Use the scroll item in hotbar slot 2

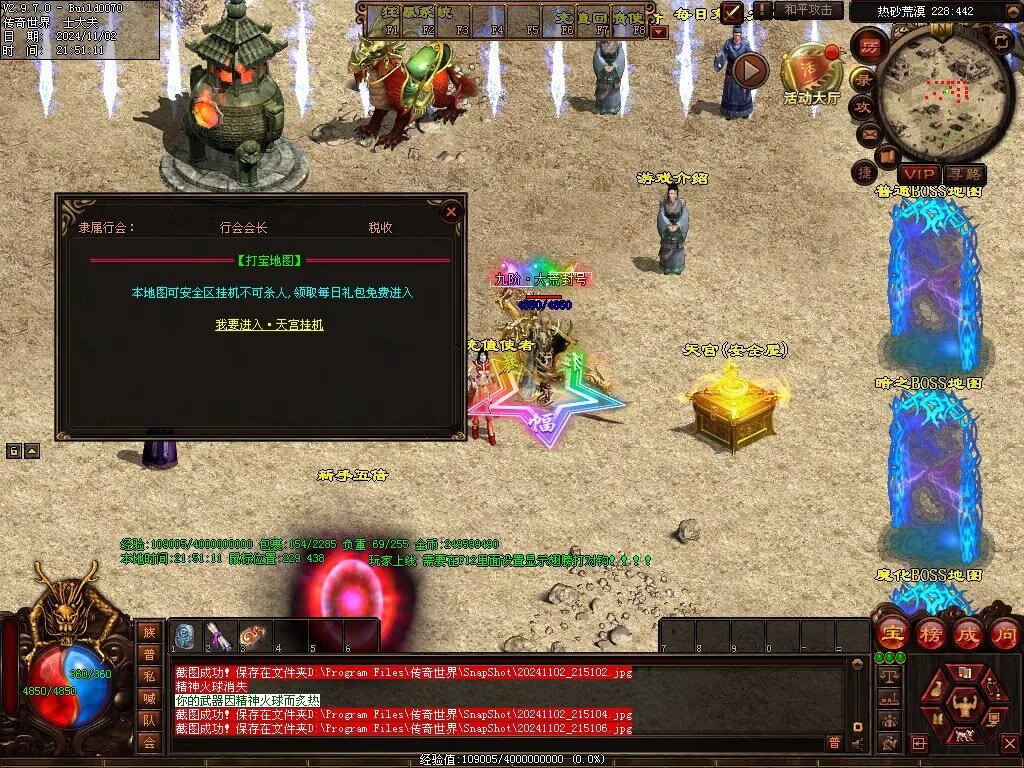click(220, 637)
